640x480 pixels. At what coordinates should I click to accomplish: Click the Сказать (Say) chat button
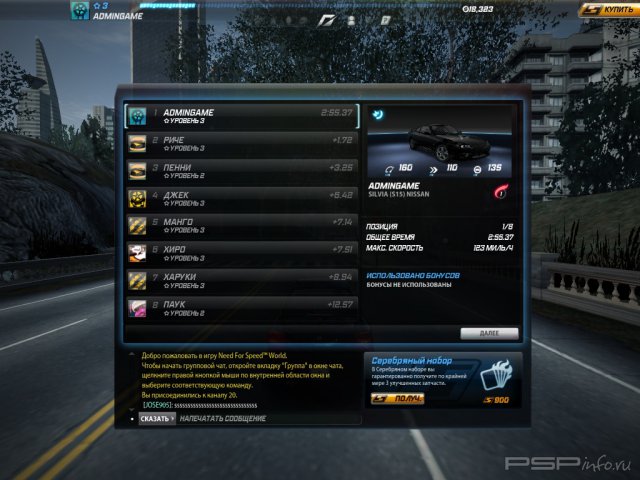[x=155, y=418]
